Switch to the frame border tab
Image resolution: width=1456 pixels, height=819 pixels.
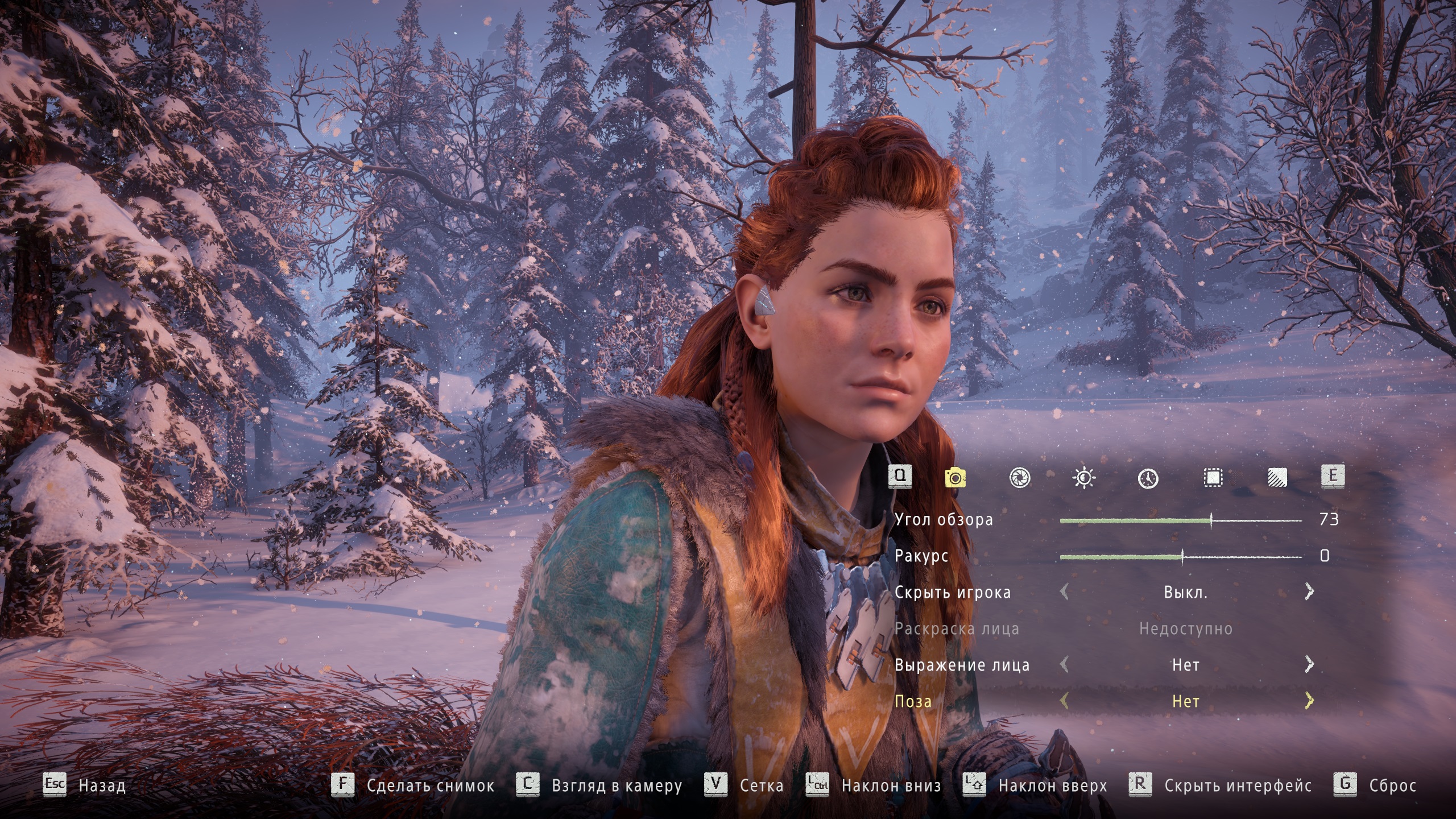[x=1213, y=478]
